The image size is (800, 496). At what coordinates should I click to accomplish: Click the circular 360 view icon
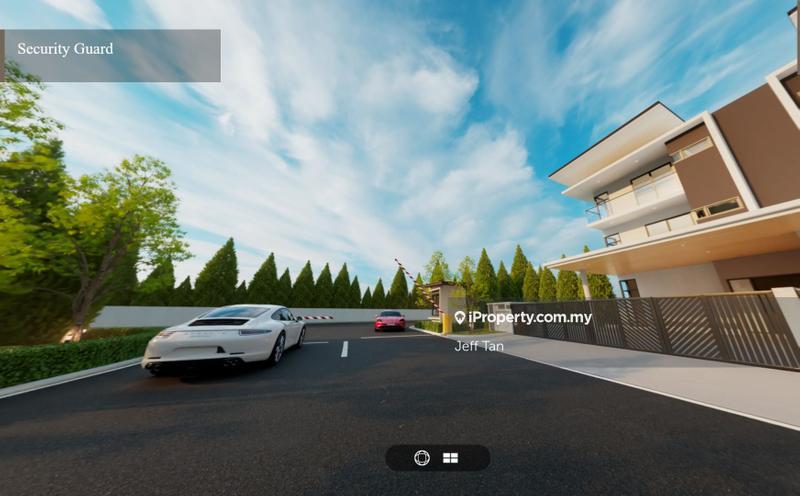click(422, 458)
